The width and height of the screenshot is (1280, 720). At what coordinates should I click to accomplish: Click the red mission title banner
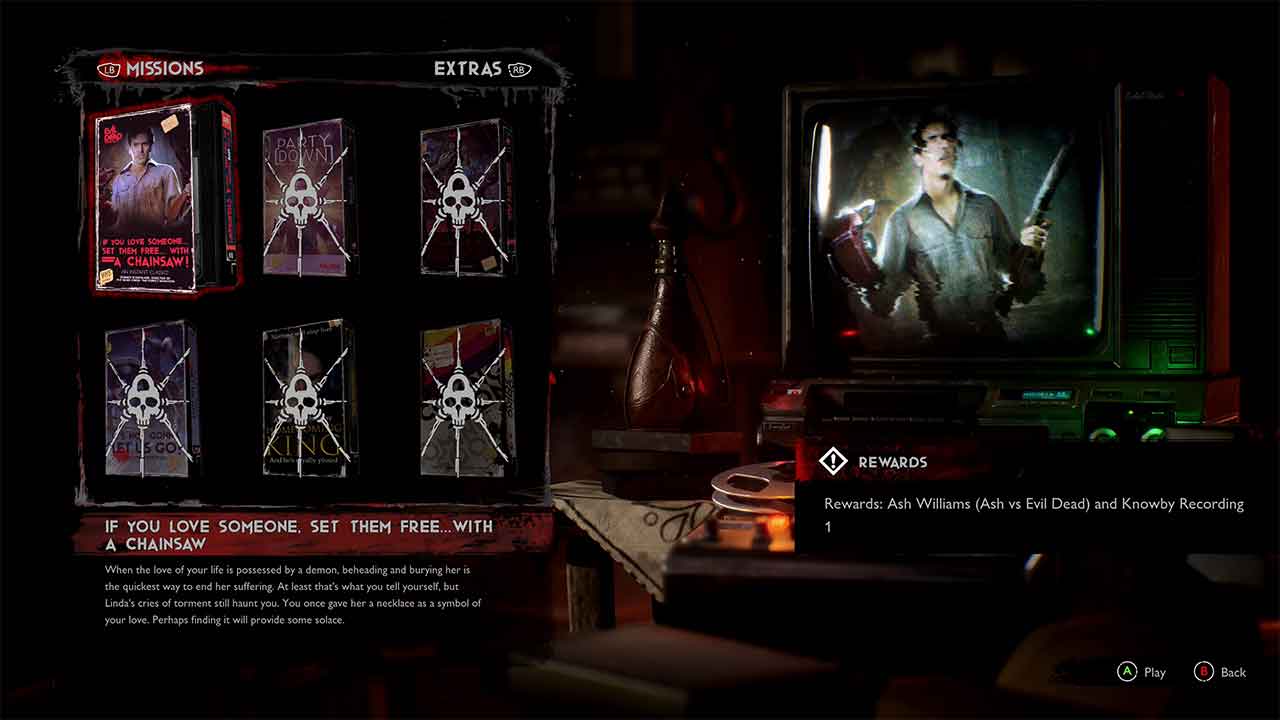(300, 532)
